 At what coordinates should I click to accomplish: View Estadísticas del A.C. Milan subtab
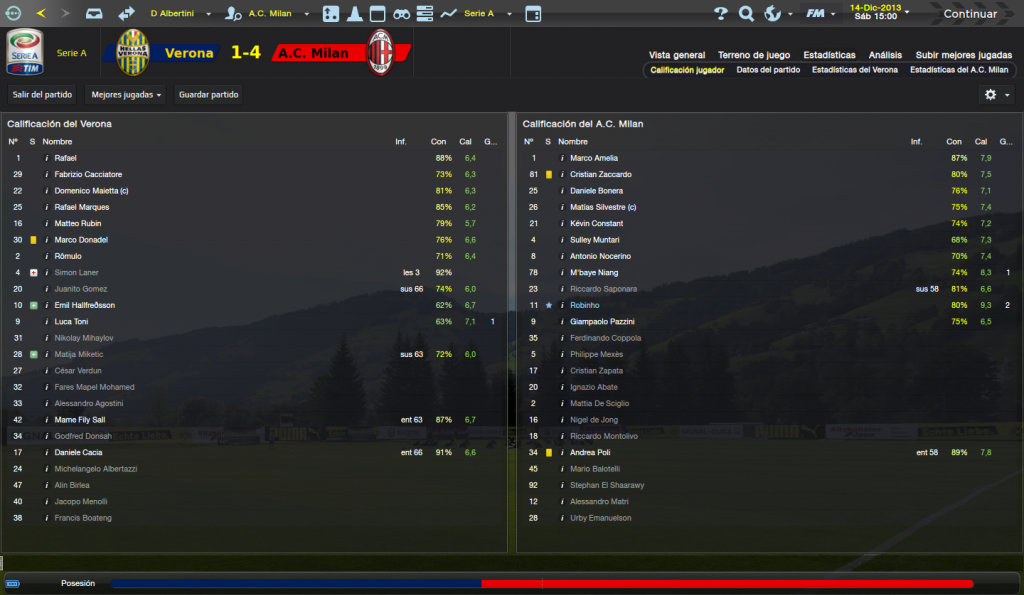[x=959, y=70]
